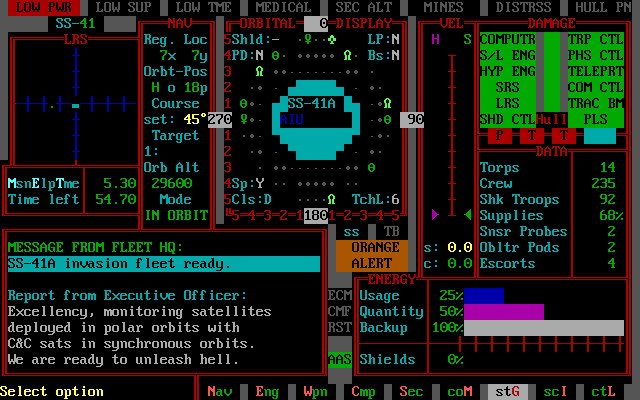Open the scI science menu
The image size is (640, 400).
coord(555,391)
